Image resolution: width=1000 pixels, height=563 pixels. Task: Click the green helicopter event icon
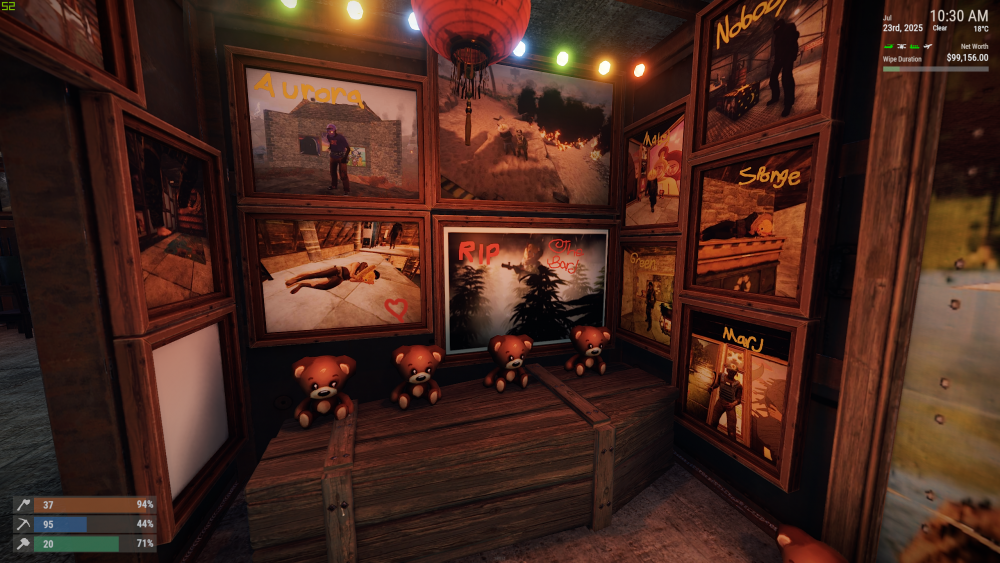(889, 46)
